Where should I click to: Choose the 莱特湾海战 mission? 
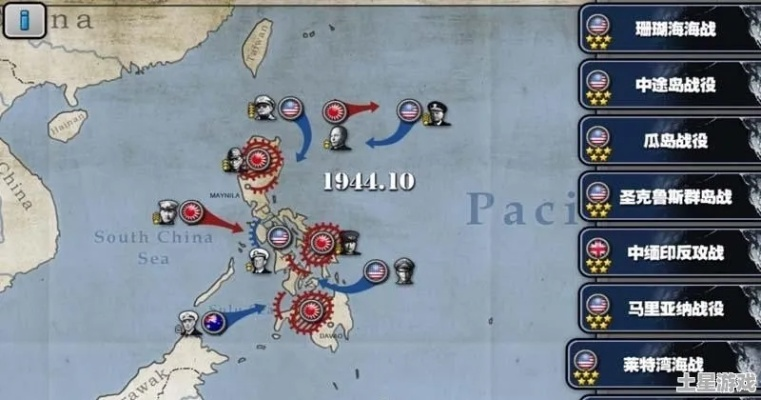click(x=664, y=364)
